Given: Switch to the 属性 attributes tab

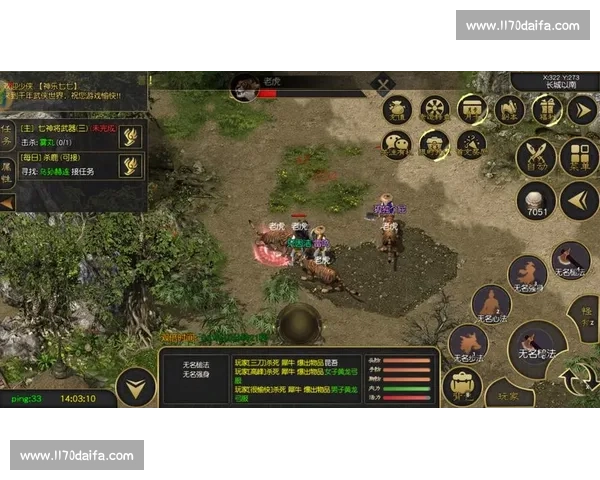Looking at the screenshot, I should coord(7,172).
